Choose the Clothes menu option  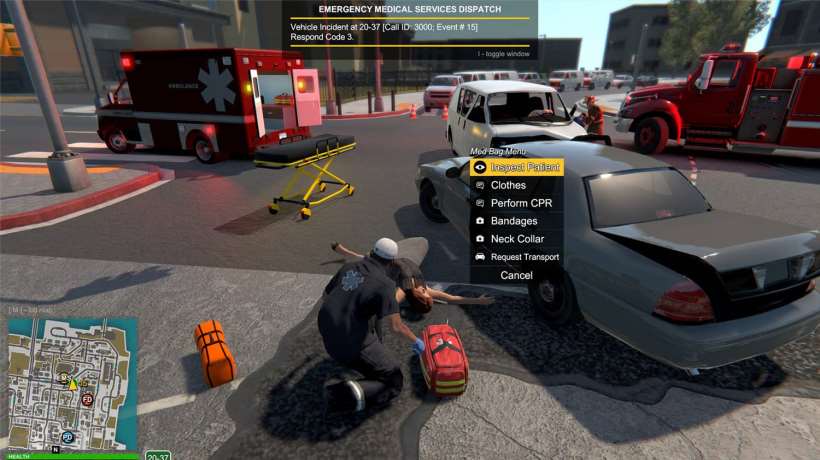tap(508, 185)
